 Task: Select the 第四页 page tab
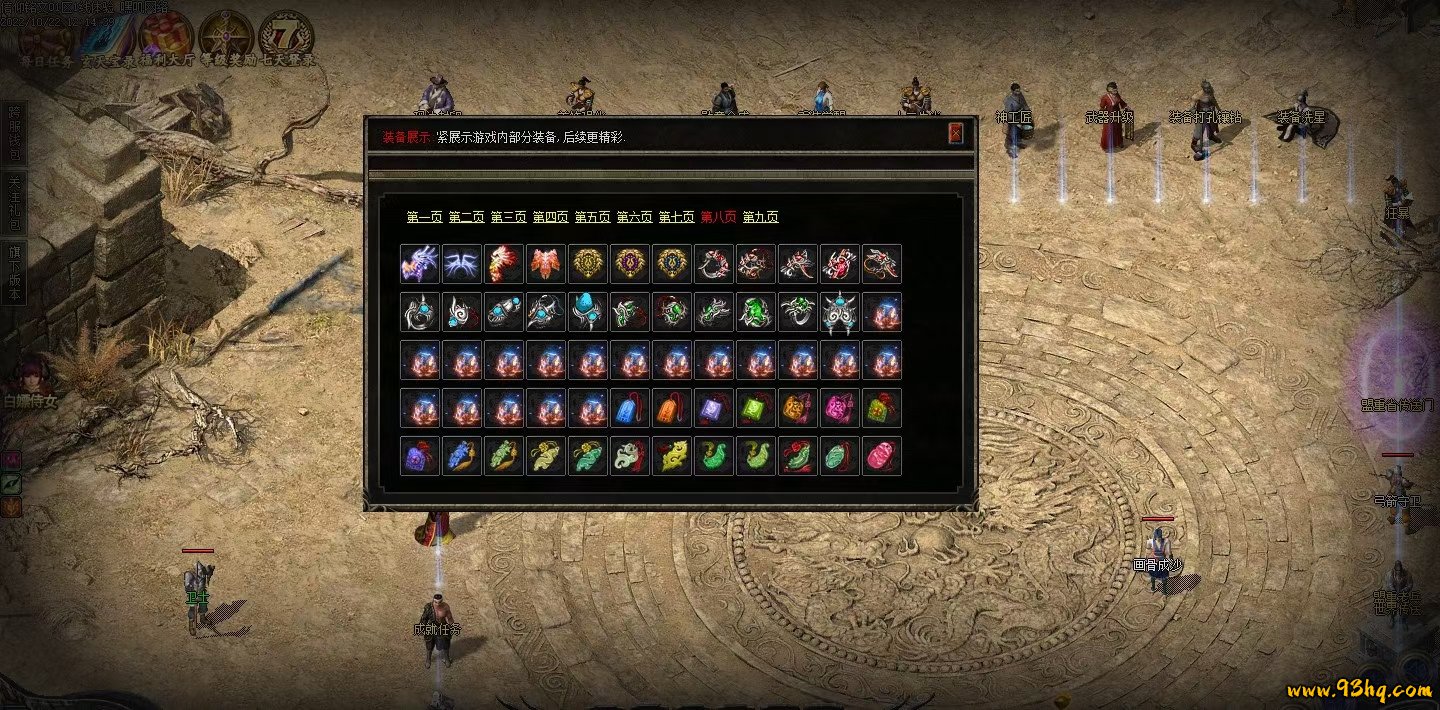pos(550,217)
